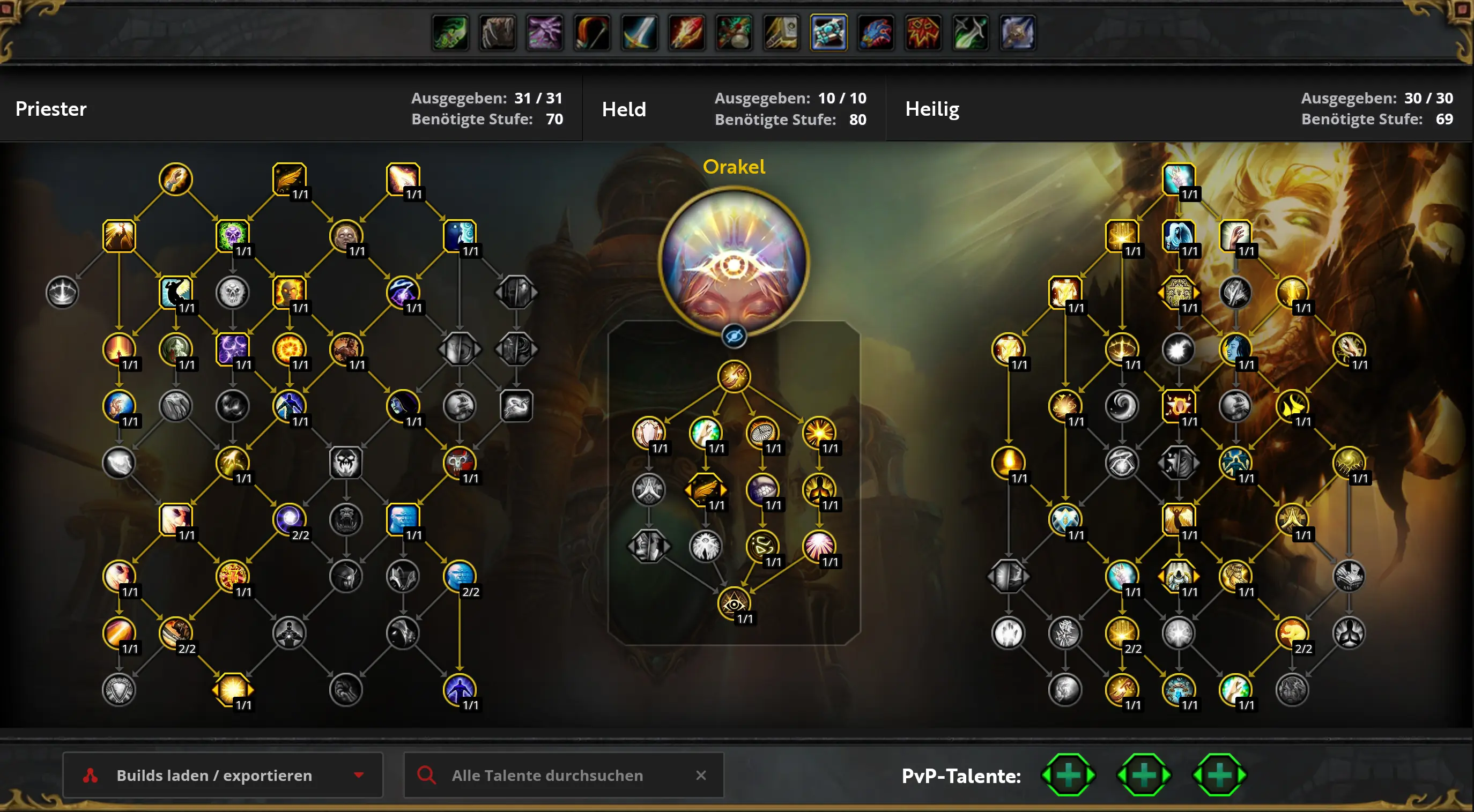Add the last PvP talent slot
Image resolution: width=1474 pixels, height=812 pixels.
tap(1219, 775)
